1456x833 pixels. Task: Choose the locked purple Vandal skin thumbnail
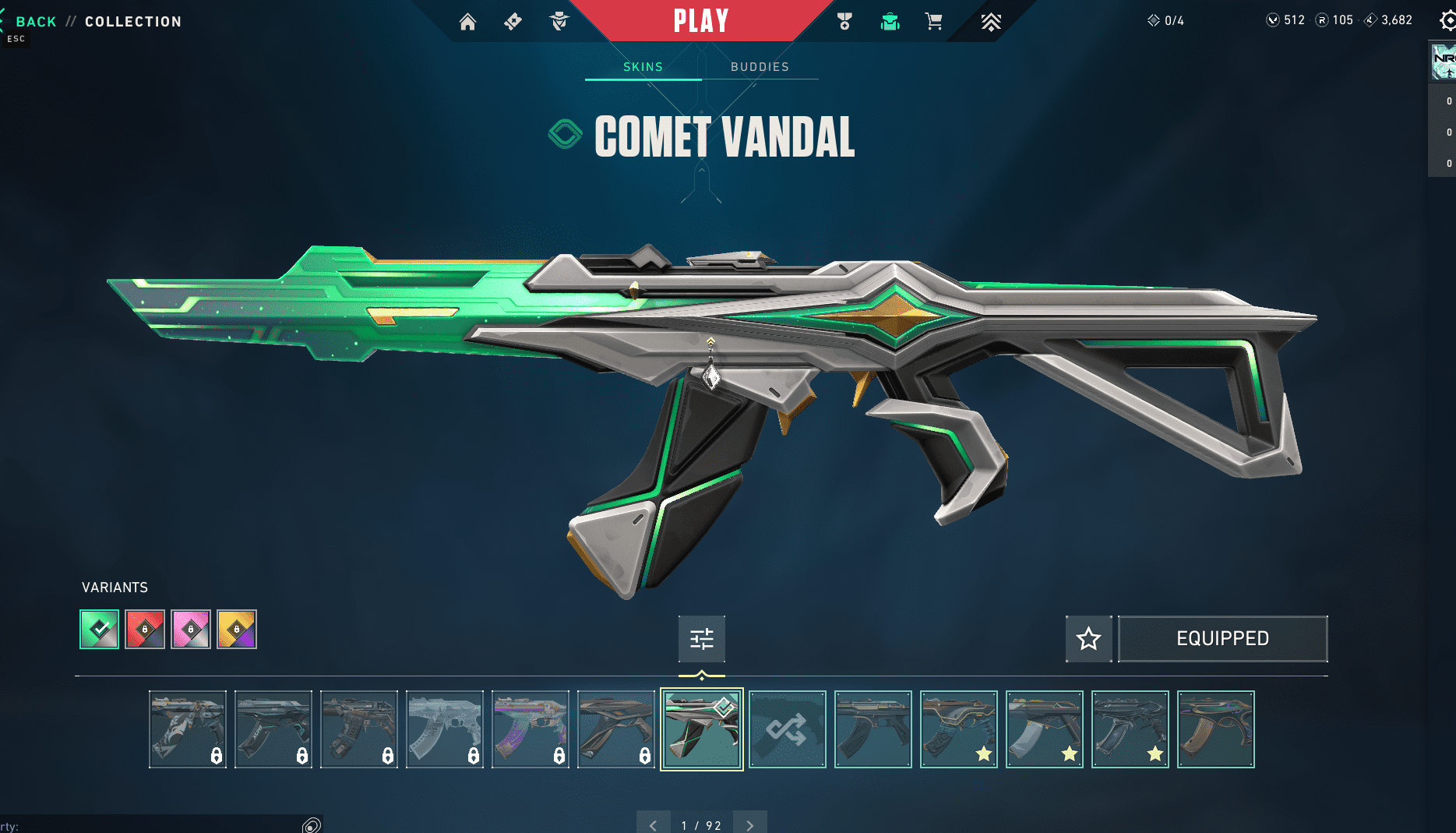coord(530,729)
